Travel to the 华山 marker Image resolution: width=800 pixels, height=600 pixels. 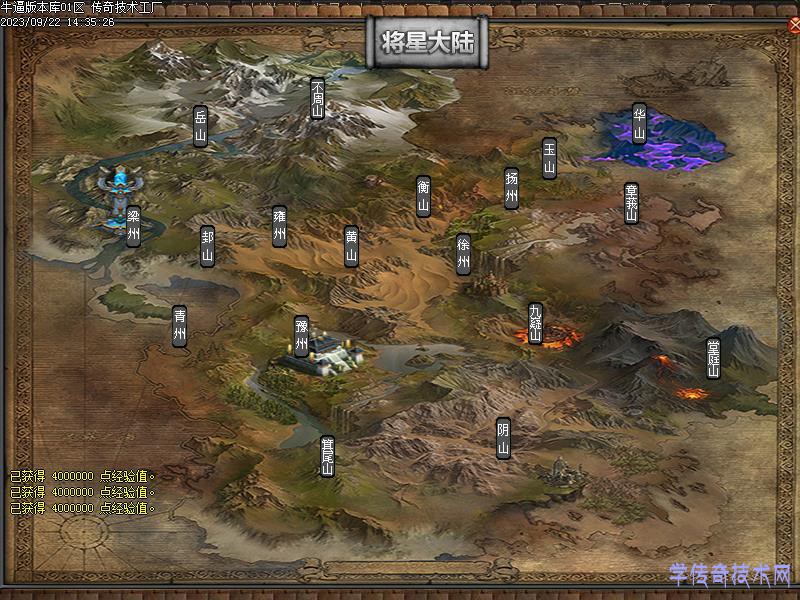[638, 124]
